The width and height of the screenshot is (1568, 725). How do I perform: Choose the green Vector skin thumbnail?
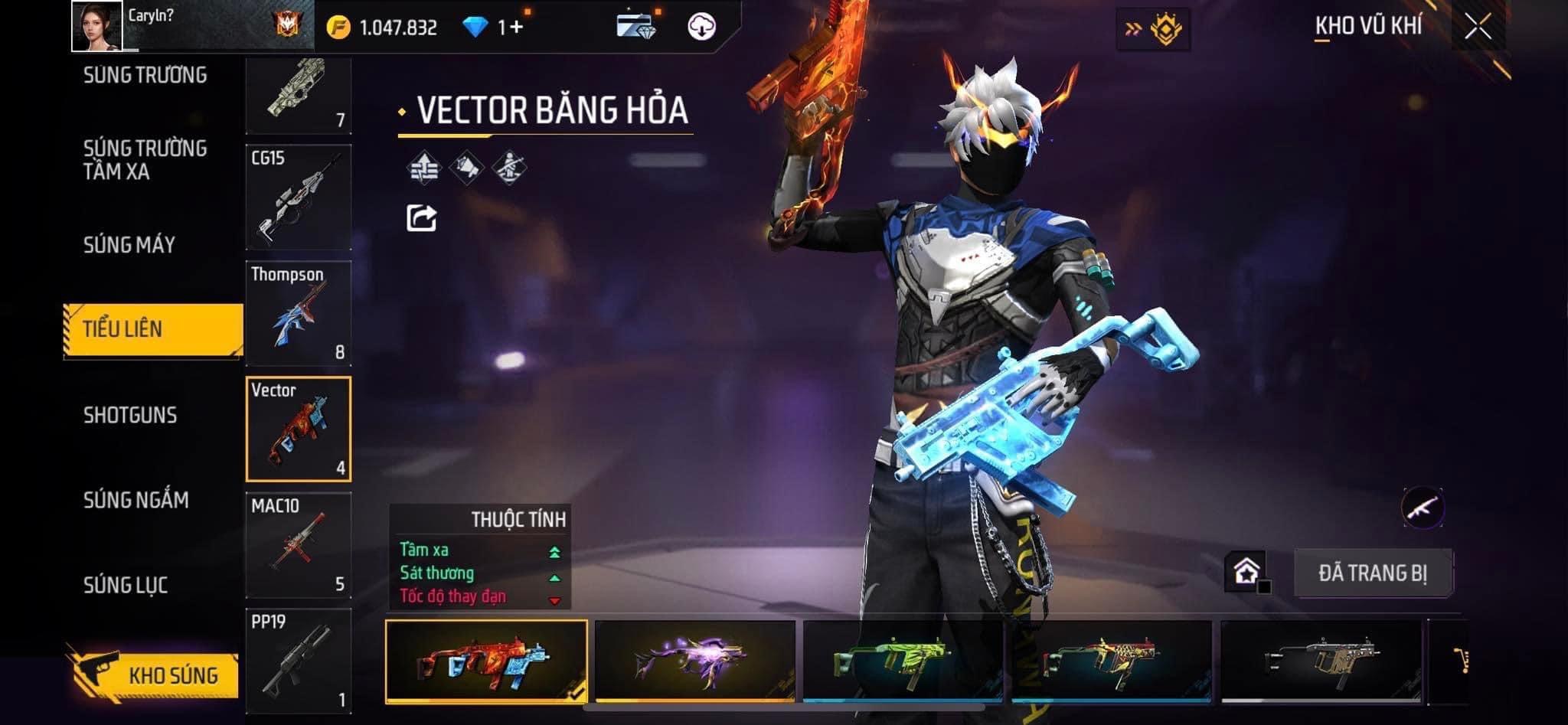(x=903, y=660)
